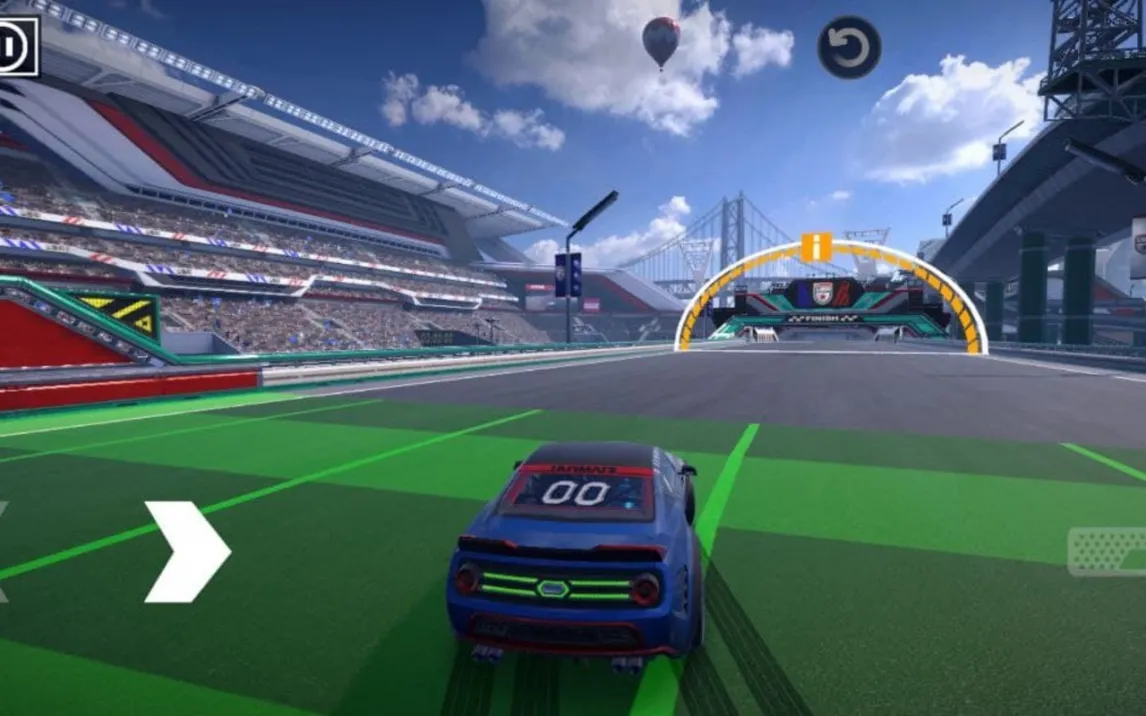
Task: Tap the dotted pedal button
Action: tap(1108, 552)
